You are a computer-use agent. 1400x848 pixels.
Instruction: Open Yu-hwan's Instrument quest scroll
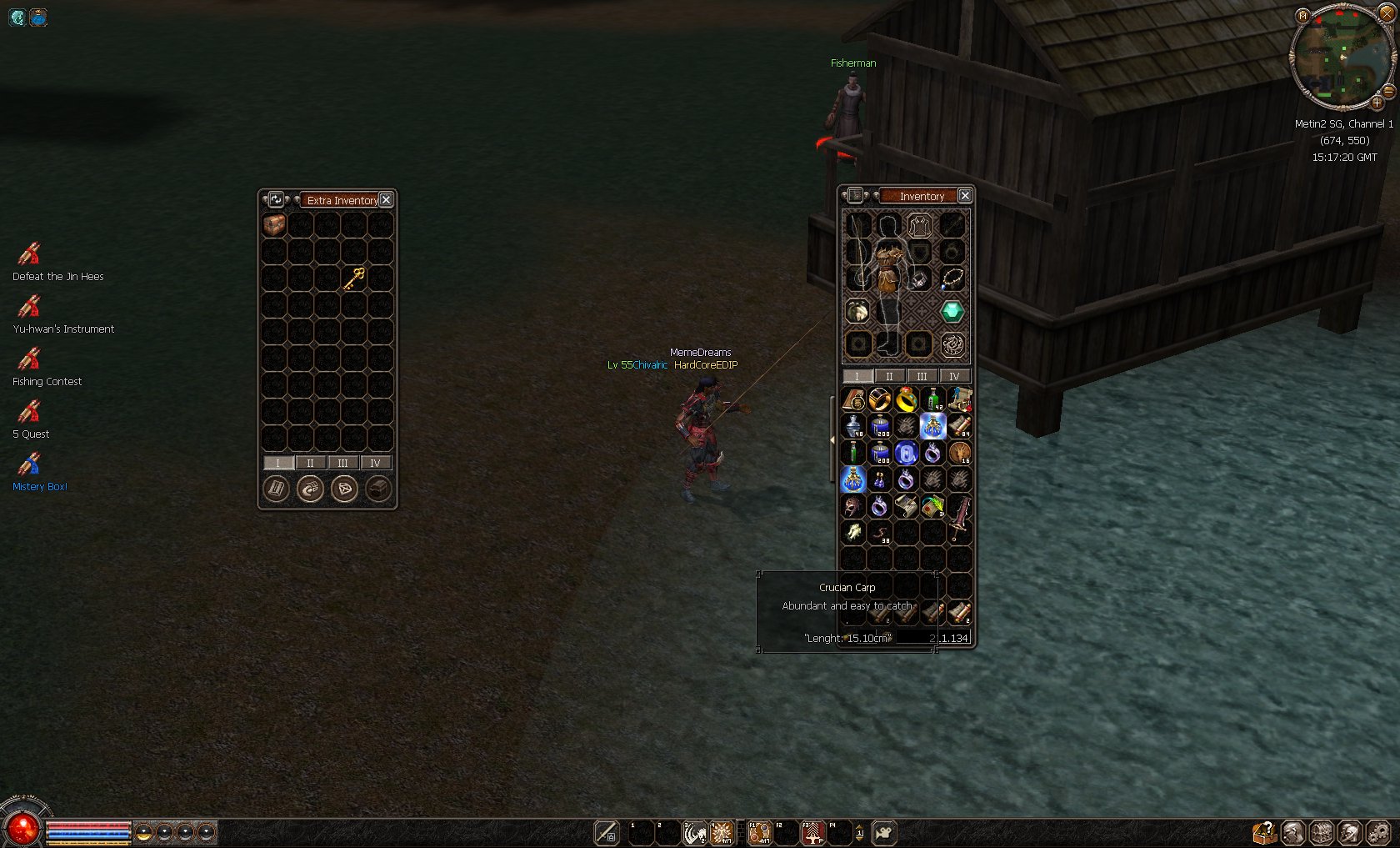pos(30,306)
